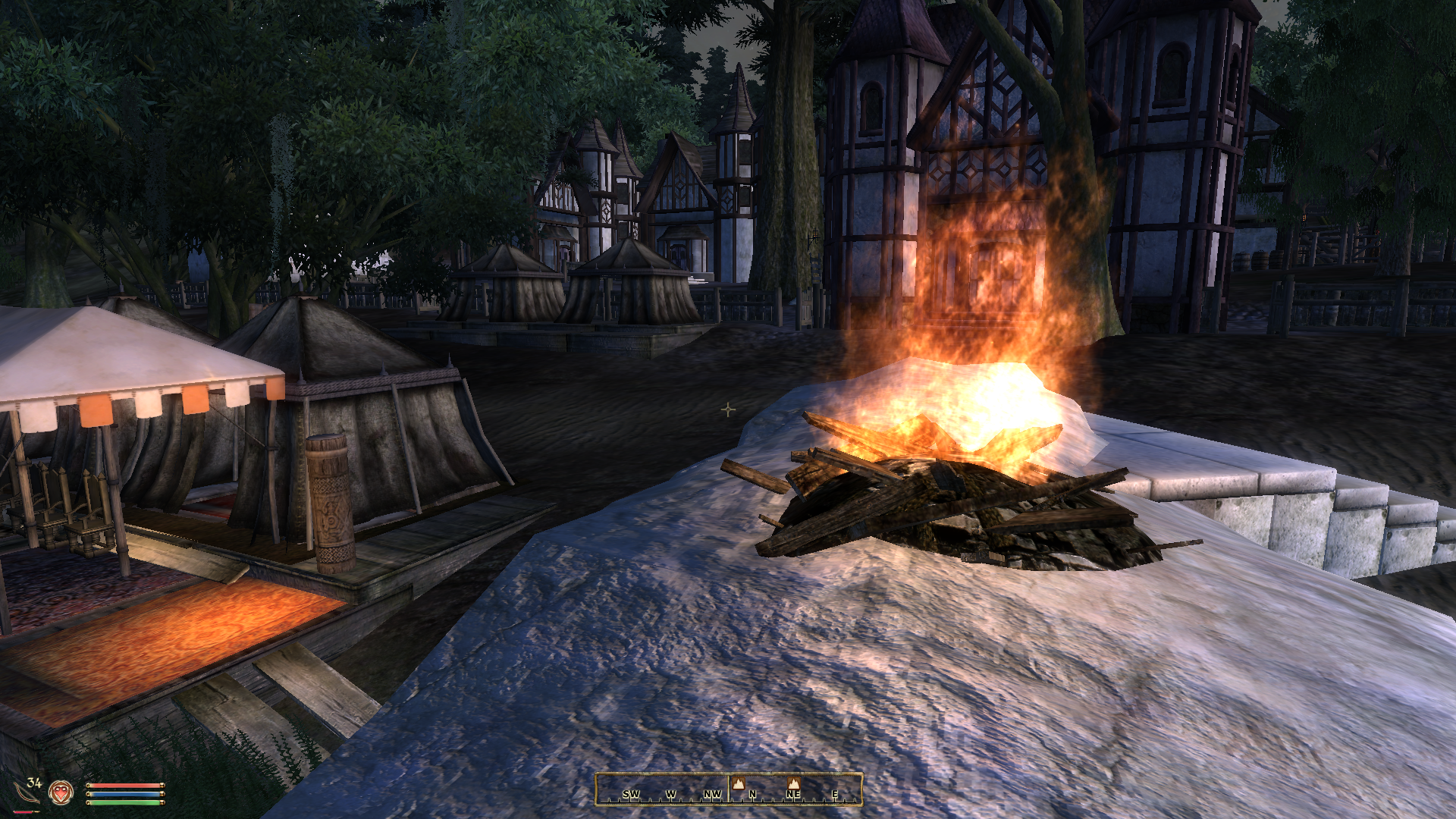
Task: Select the compass marker above NE
Action: (793, 783)
